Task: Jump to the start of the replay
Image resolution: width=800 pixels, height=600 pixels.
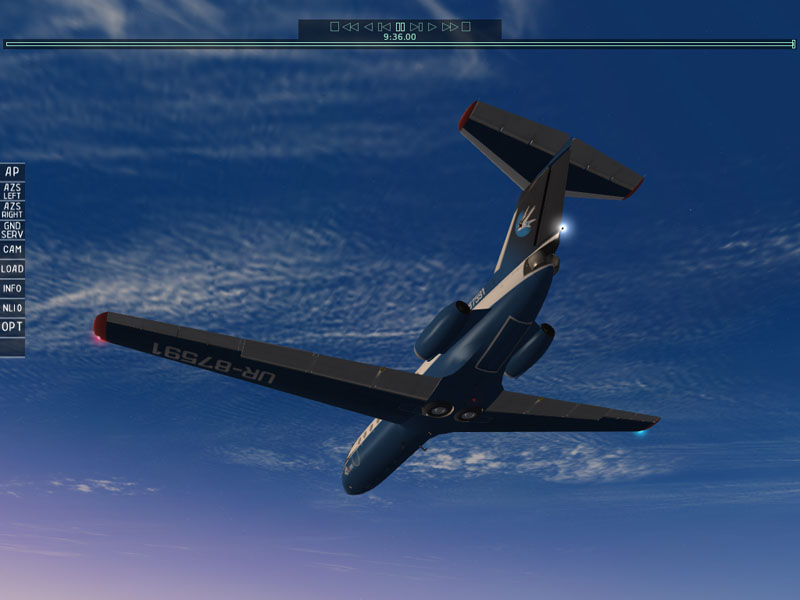Action: pyautogui.click(x=335, y=27)
